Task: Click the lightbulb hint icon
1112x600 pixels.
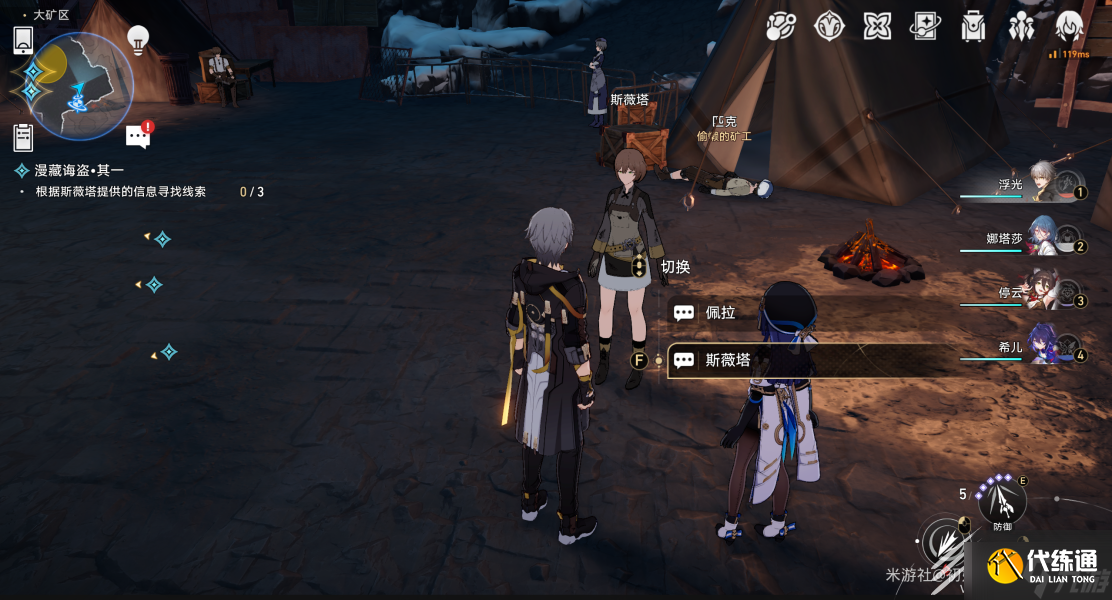Action: click(138, 40)
